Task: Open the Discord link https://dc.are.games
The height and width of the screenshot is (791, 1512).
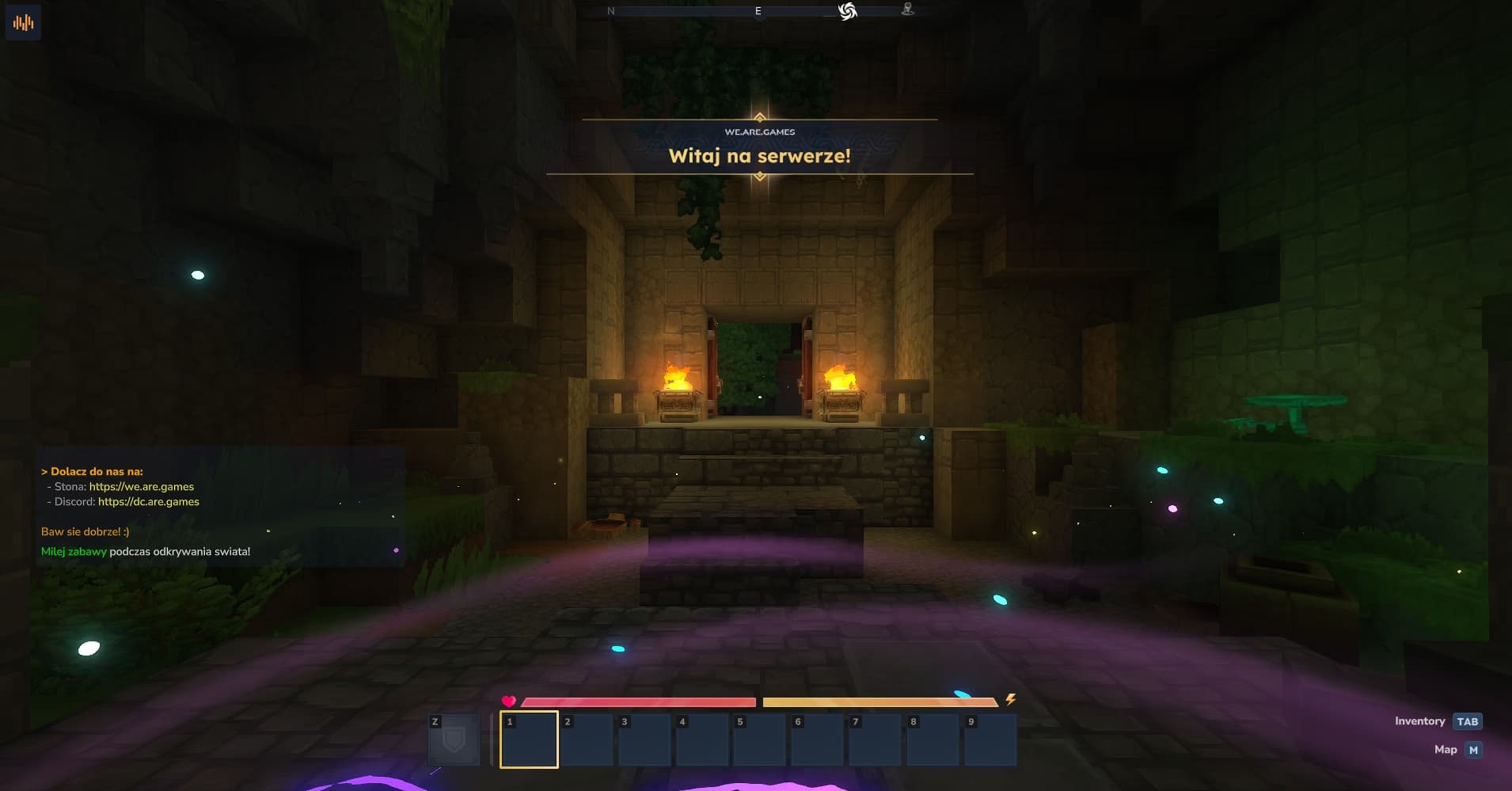Action: [147, 501]
